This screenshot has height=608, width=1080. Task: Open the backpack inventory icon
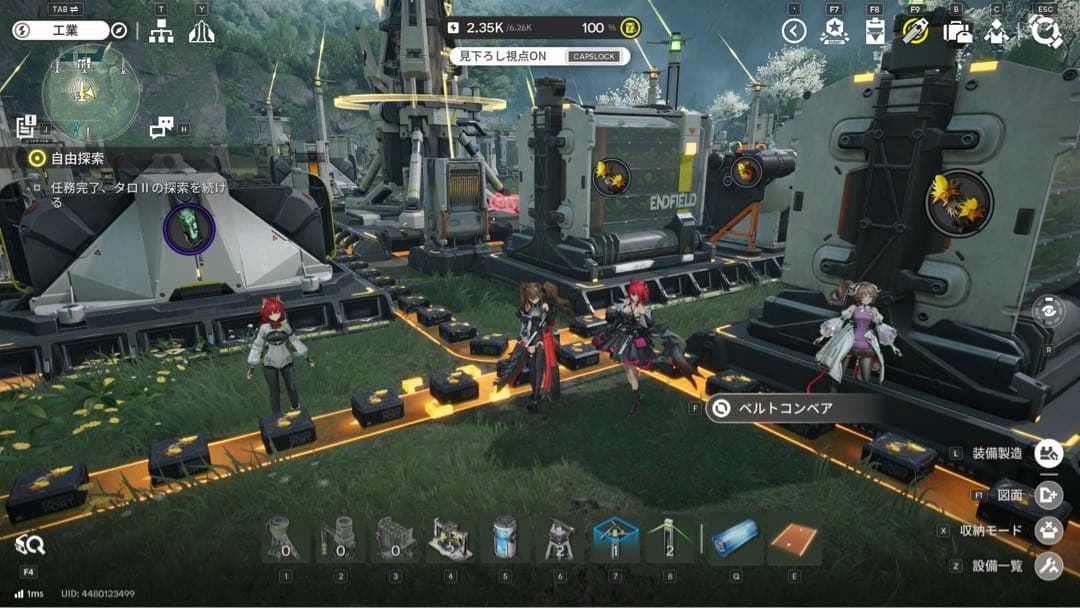pyautogui.click(x=957, y=32)
